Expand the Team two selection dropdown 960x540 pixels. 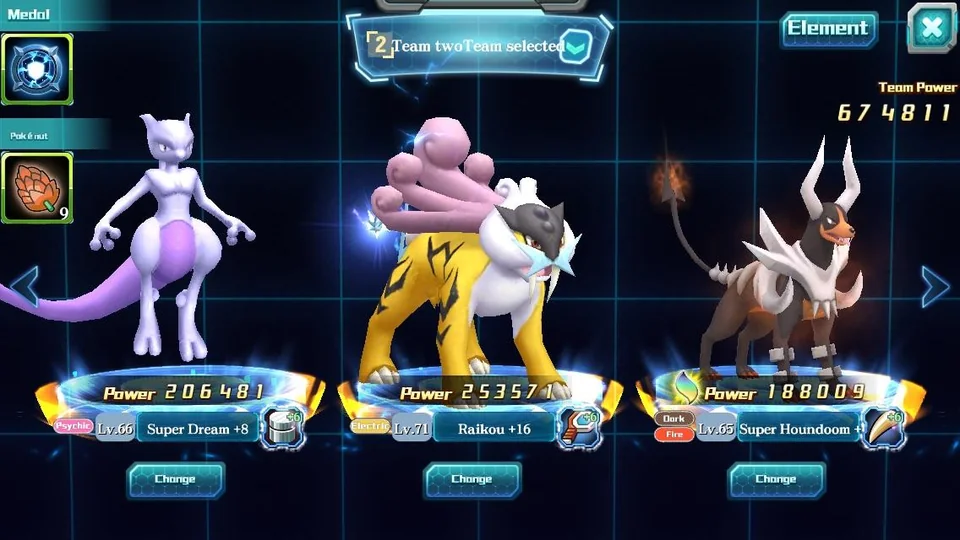coord(575,47)
